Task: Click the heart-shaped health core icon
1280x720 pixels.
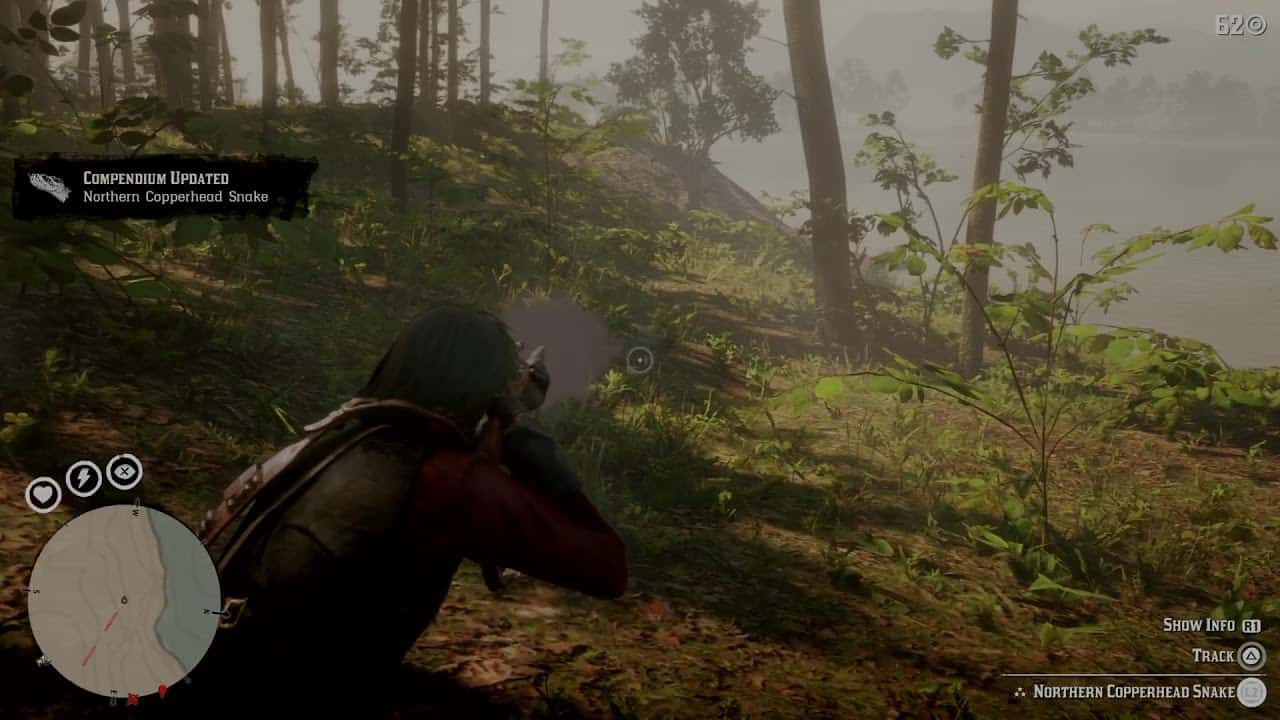Action: tap(44, 495)
